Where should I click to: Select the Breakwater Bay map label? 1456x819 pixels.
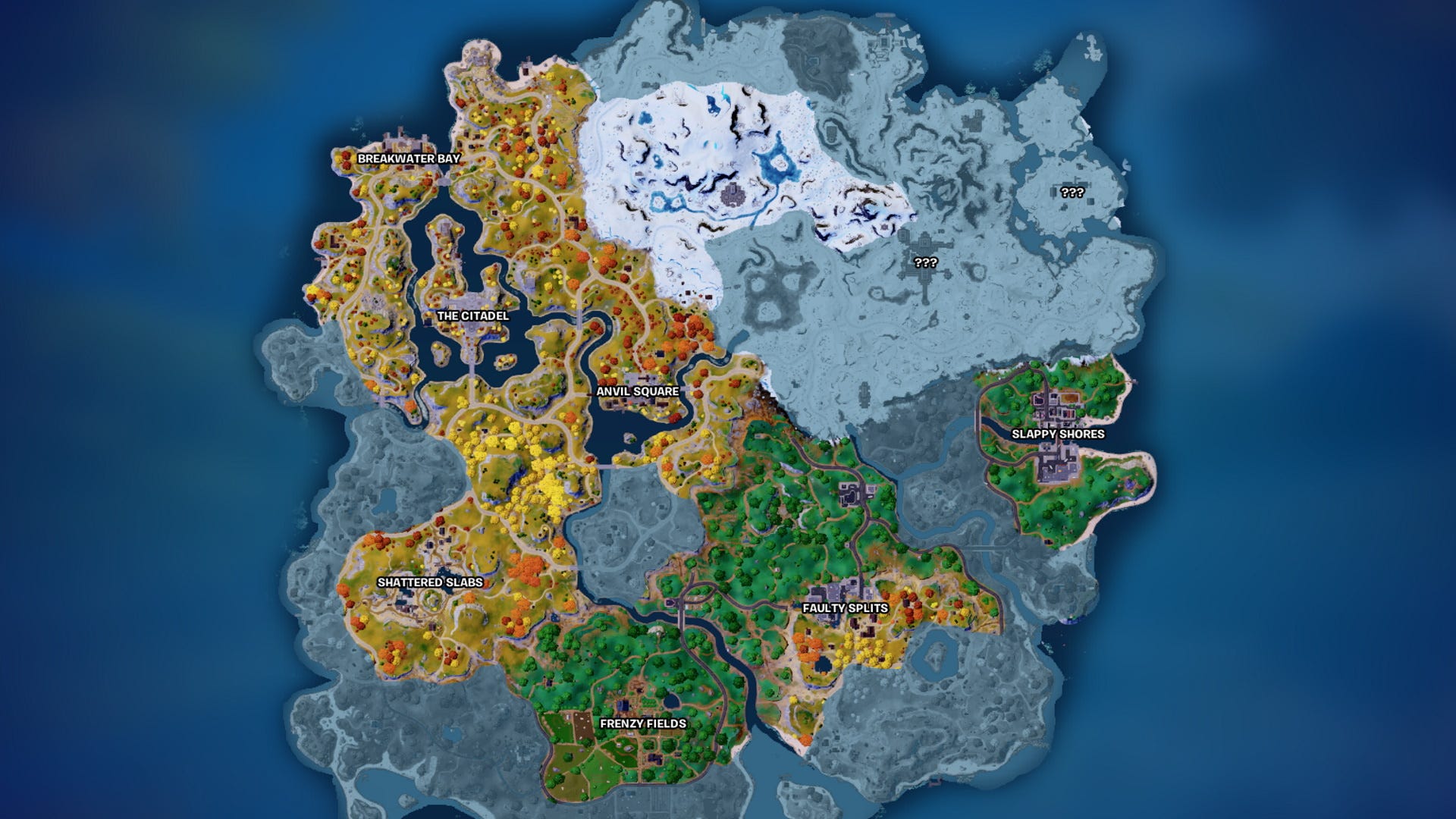(408, 158)
